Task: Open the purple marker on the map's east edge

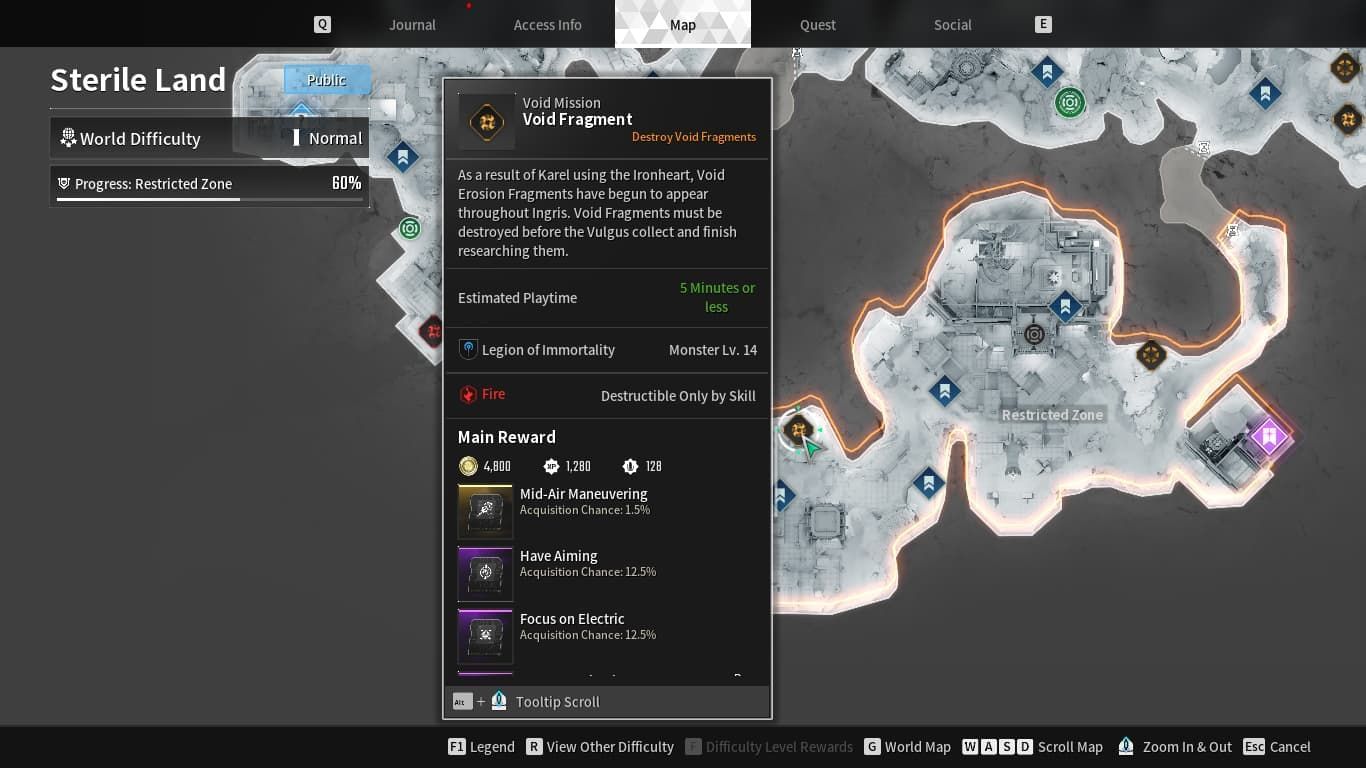Action: tap(1271, 436)
